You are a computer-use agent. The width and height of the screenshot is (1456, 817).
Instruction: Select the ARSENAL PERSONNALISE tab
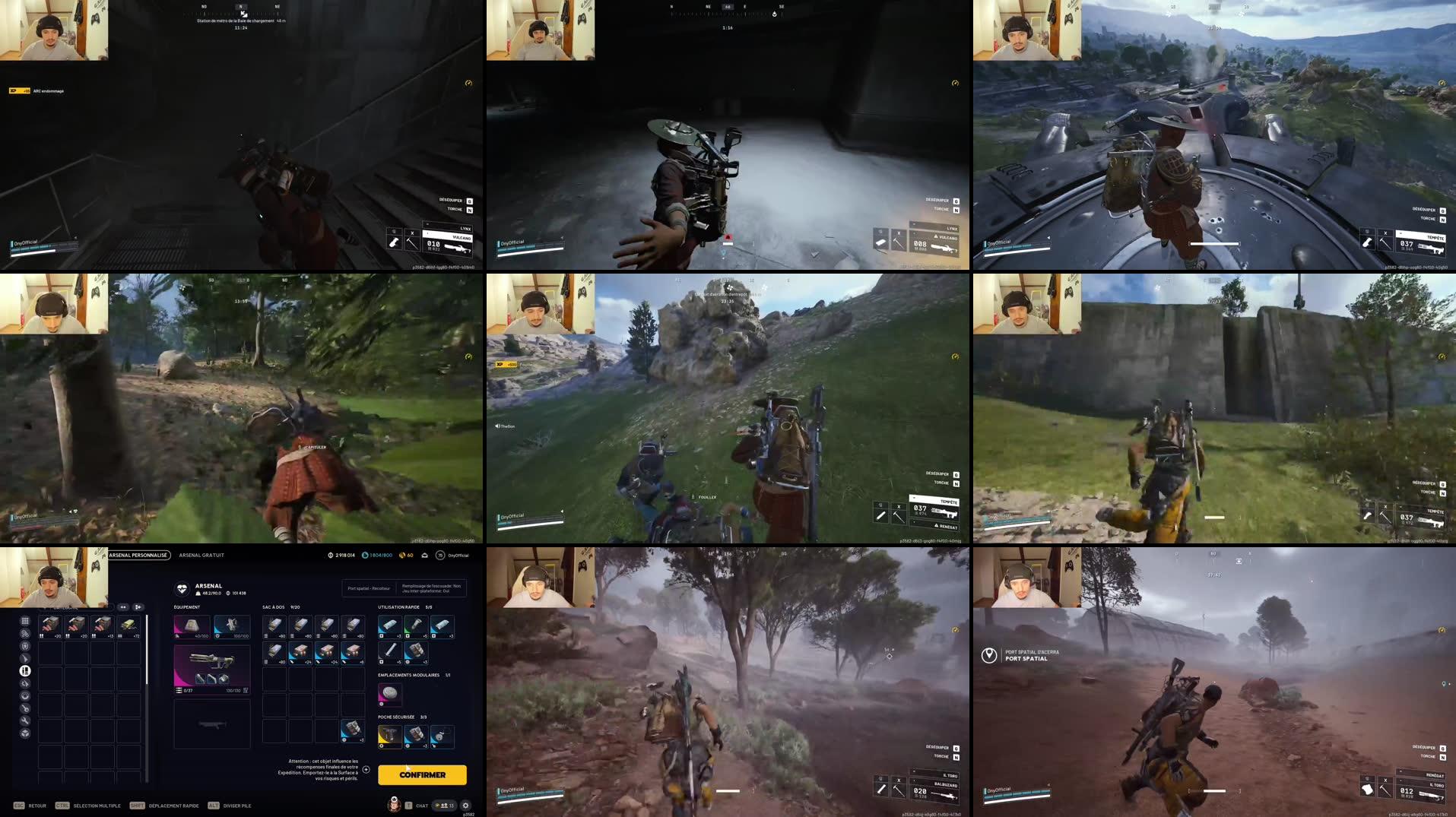click(138, 555)
